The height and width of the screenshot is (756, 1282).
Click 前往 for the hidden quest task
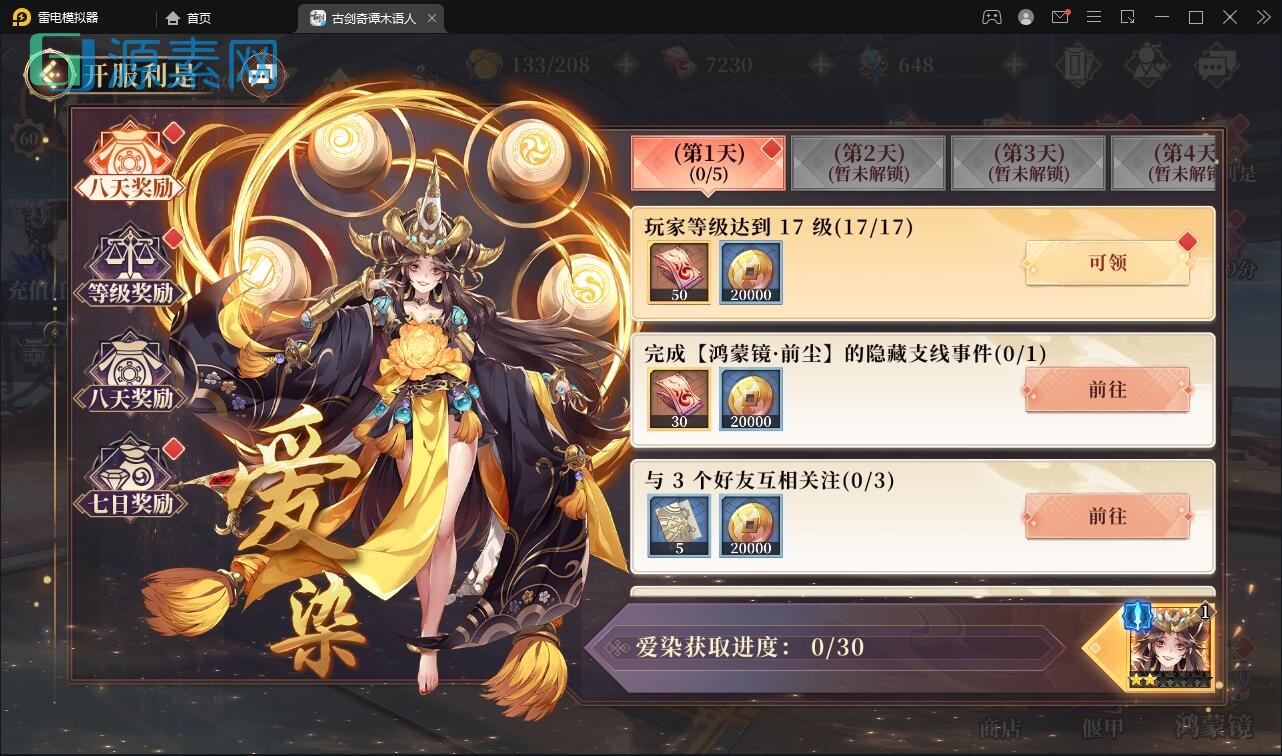(1106, 390)
